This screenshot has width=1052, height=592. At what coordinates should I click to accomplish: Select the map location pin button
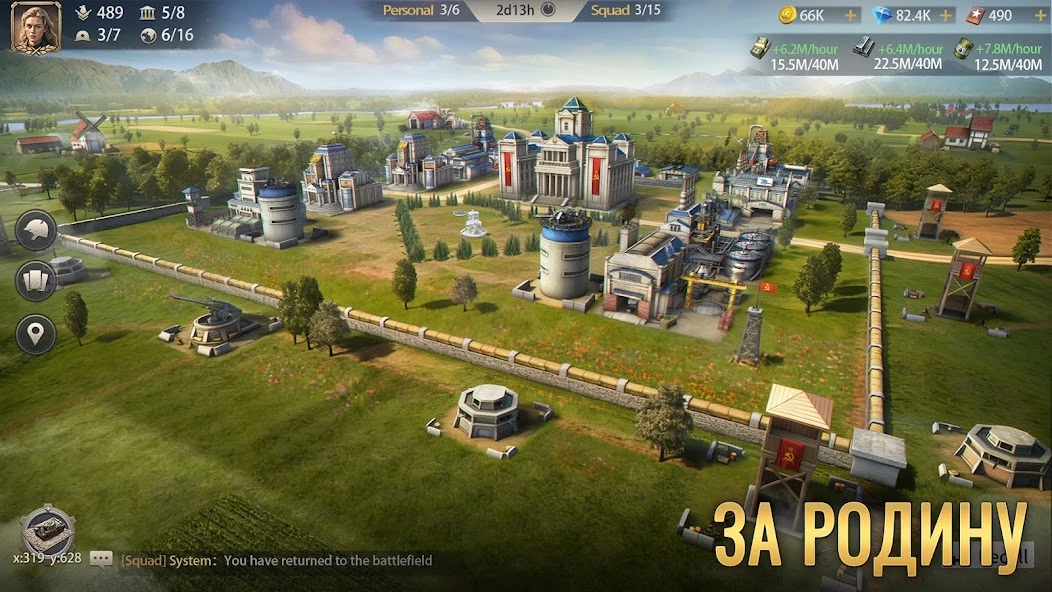coord(36,334)
